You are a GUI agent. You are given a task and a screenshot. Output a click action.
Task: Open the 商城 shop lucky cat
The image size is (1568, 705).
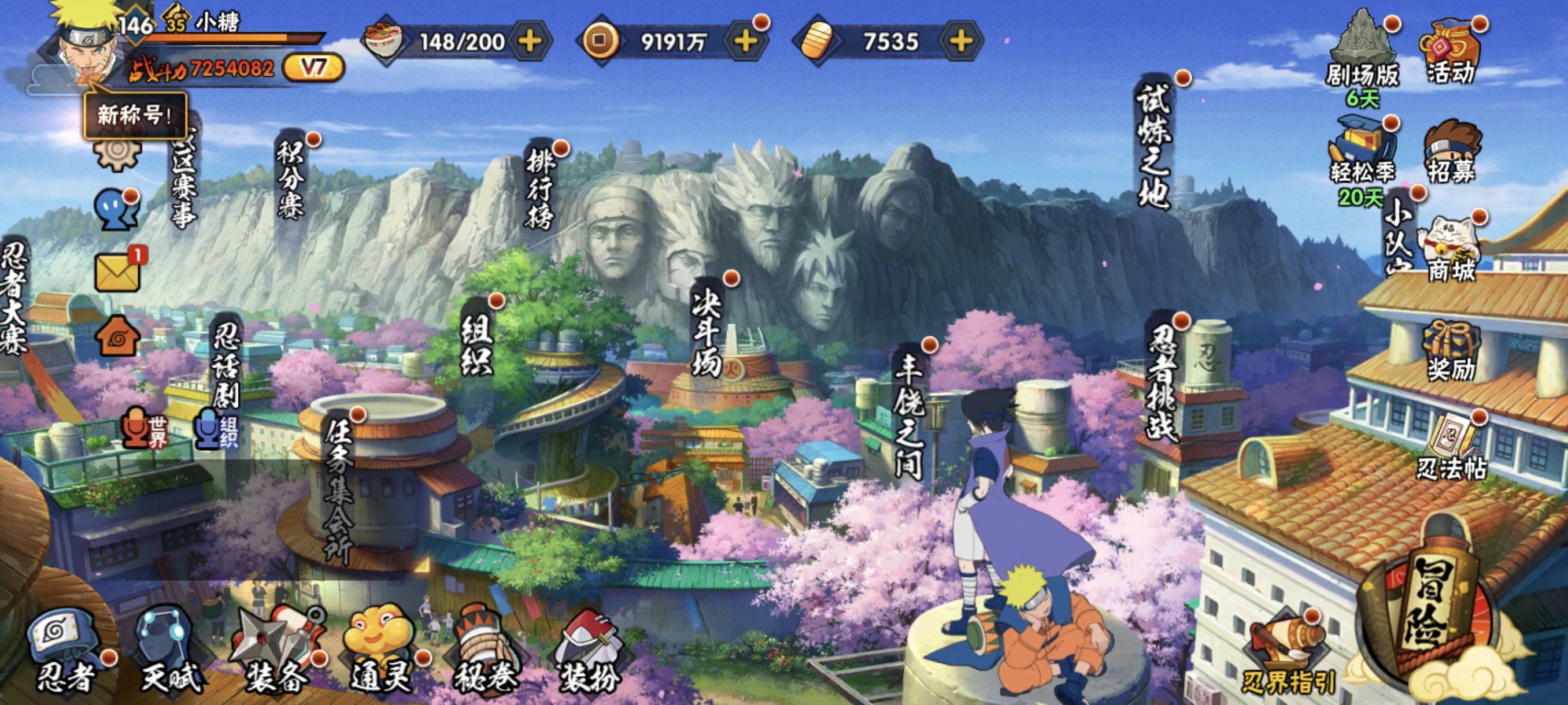tap(1452, 251)
